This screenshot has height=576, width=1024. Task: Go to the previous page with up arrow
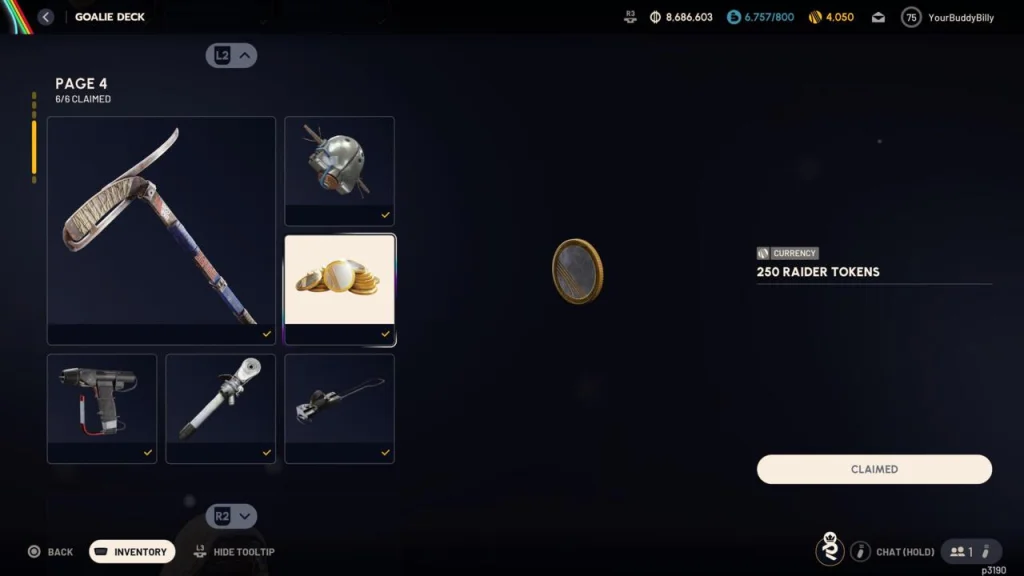(232, 56)
